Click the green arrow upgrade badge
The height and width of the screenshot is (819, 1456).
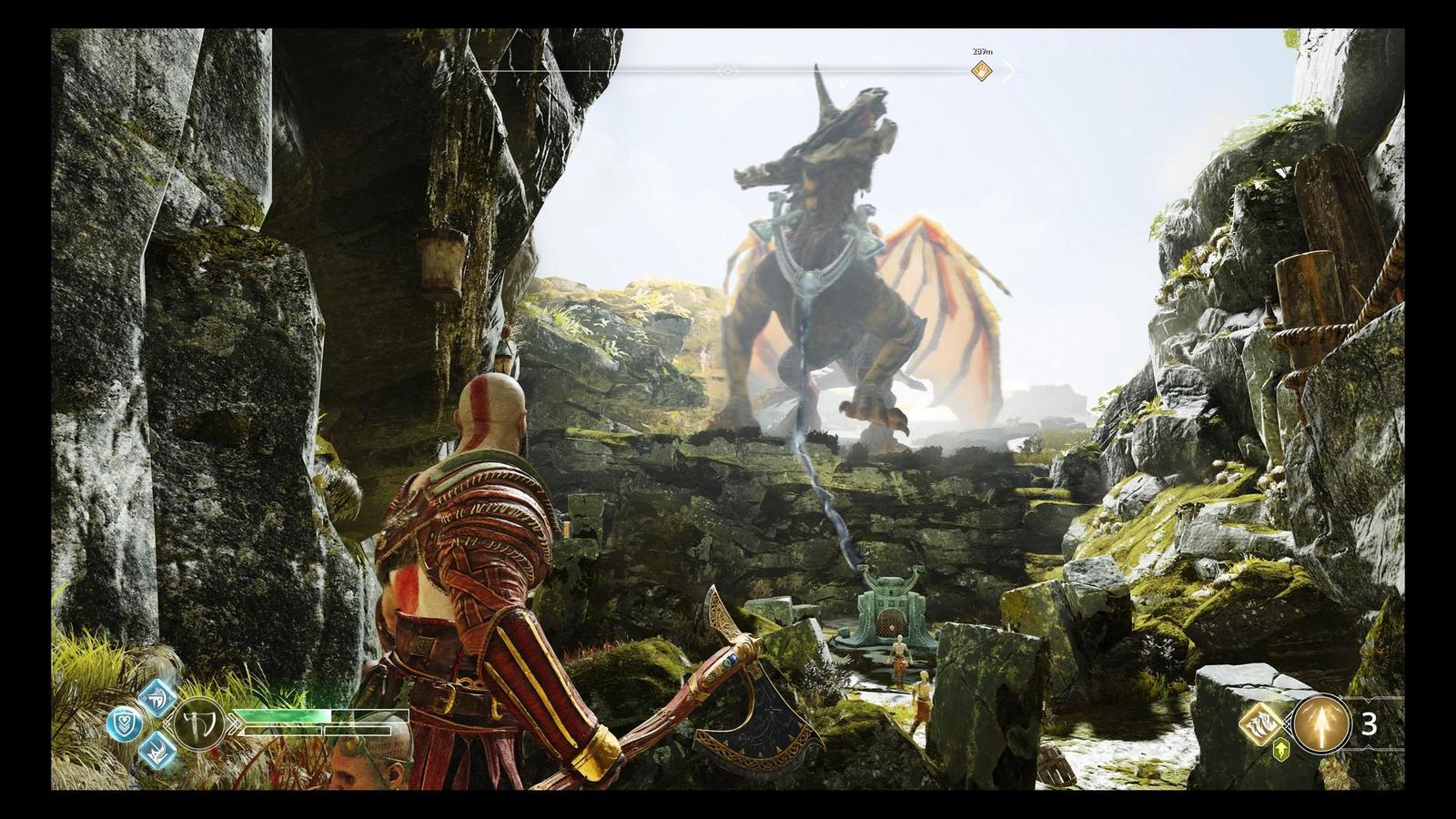1280,748
